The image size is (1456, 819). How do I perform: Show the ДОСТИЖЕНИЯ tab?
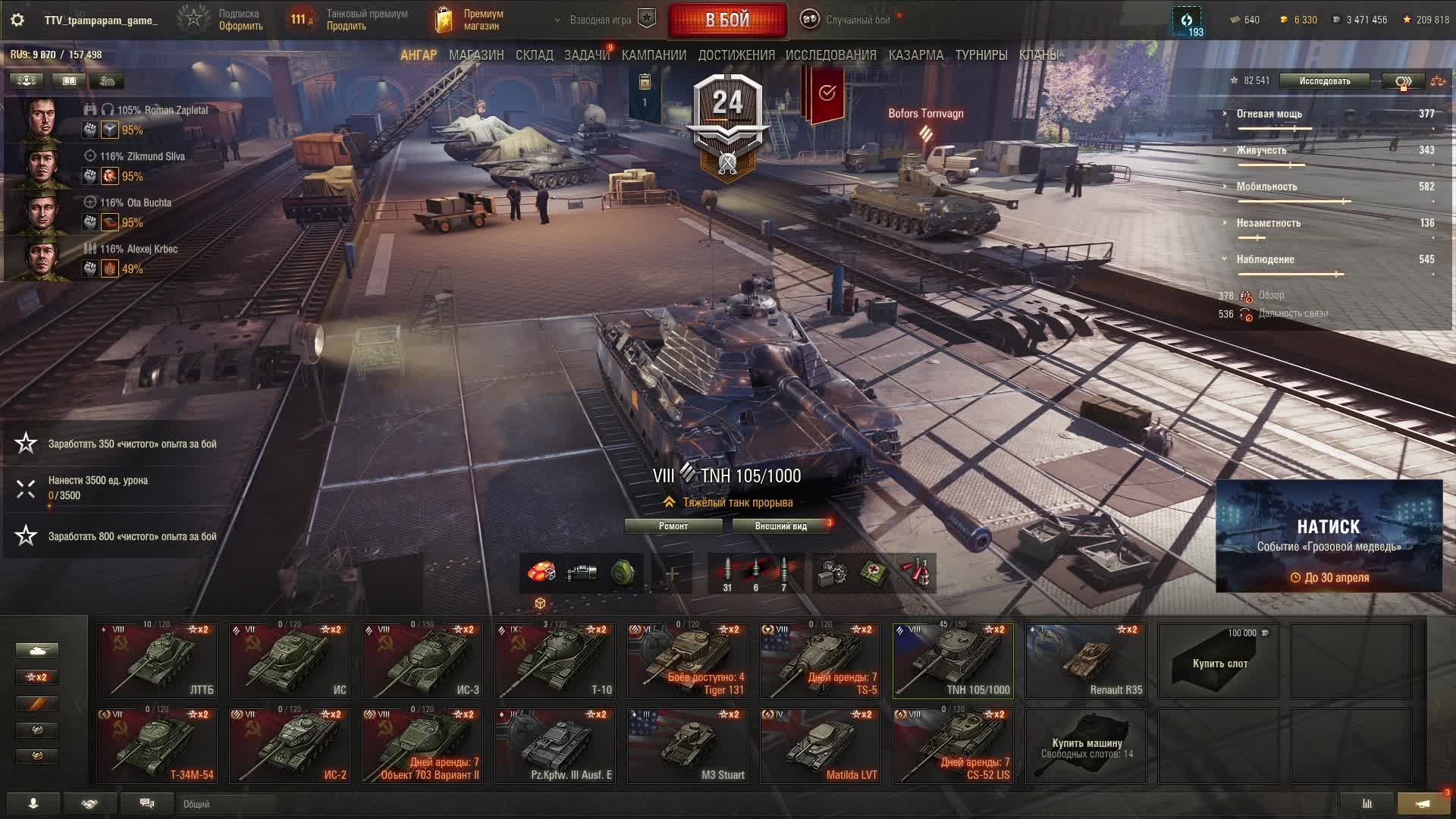(736, 55)
